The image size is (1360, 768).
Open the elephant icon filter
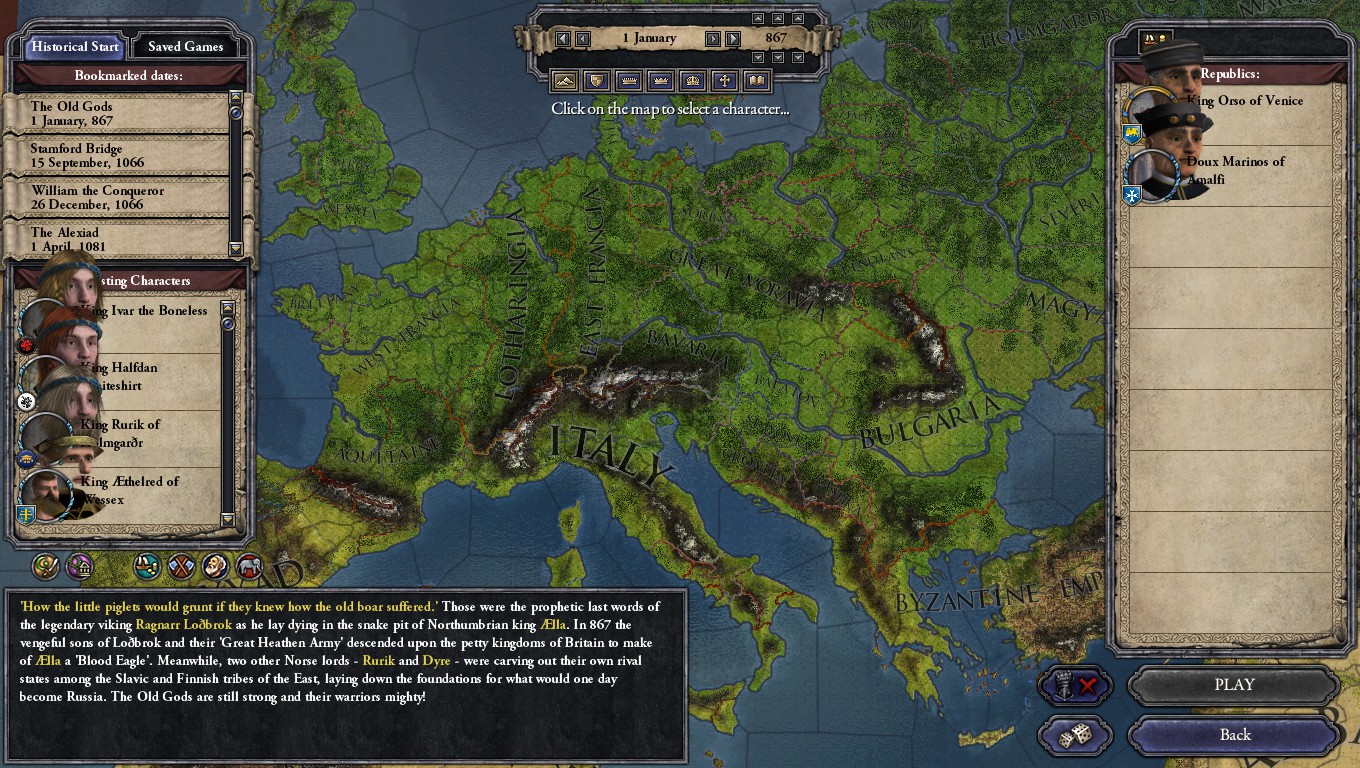tap(249, 567)
